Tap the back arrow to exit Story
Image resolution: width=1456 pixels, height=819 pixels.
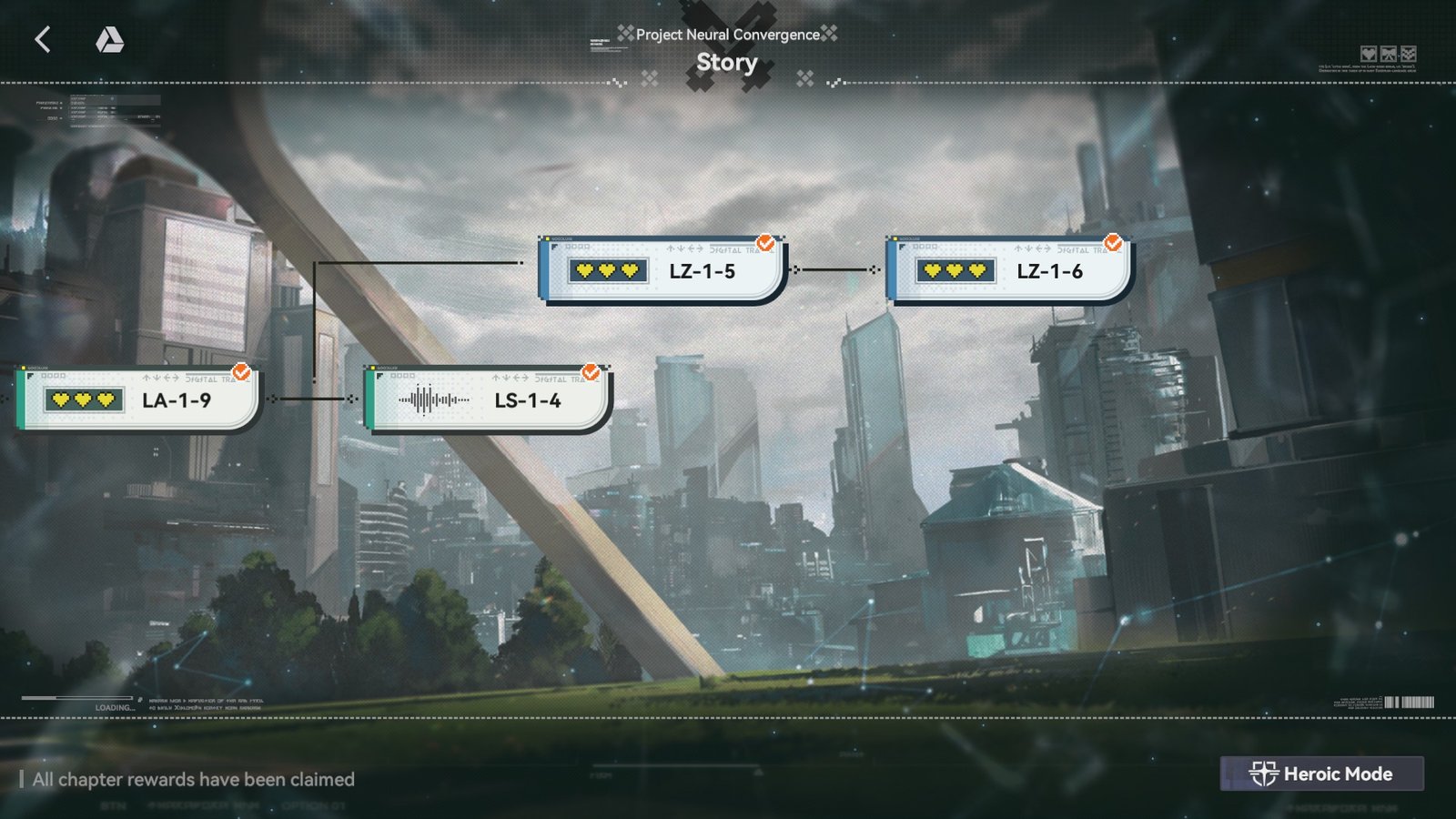[43, 40]
